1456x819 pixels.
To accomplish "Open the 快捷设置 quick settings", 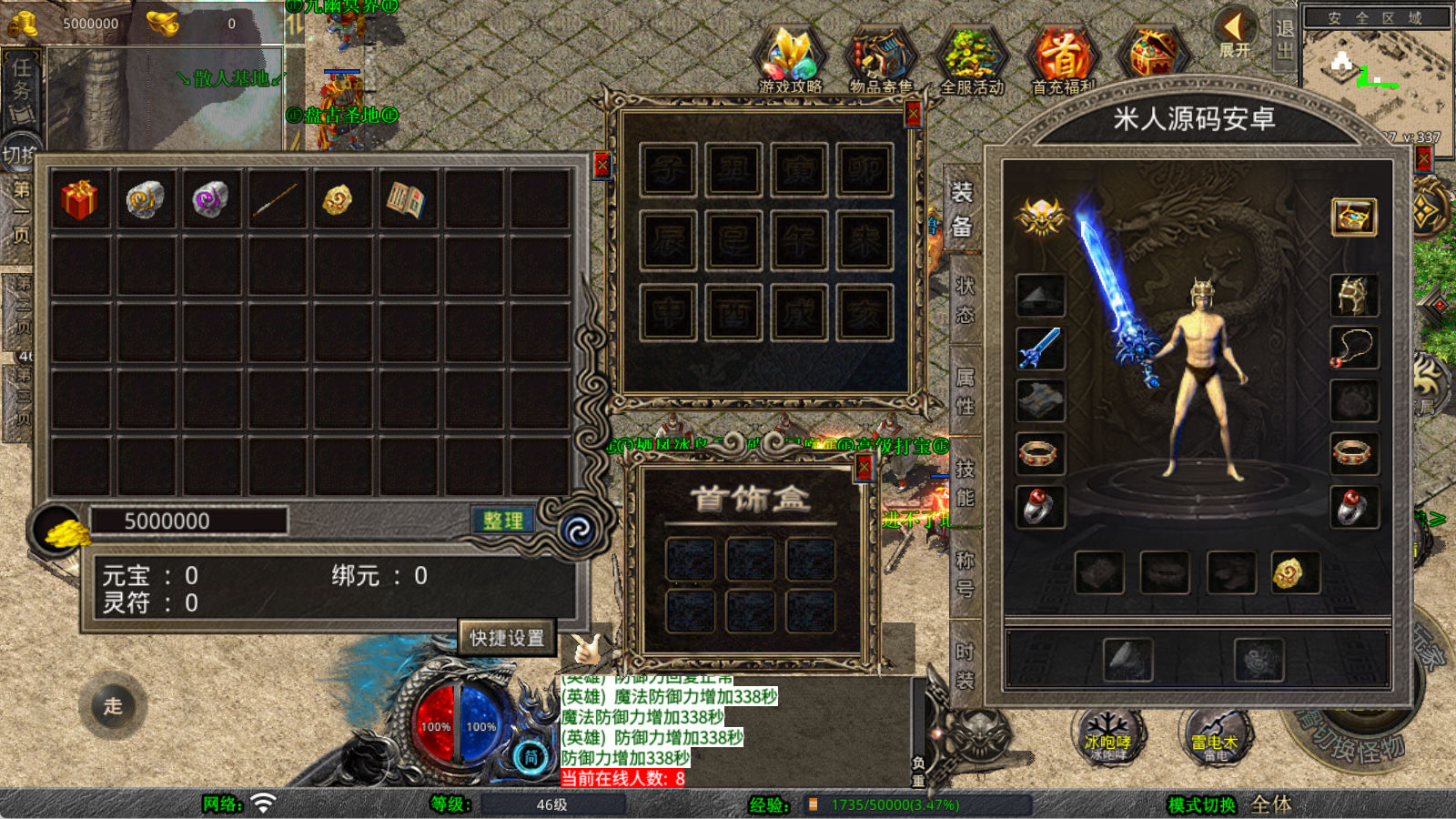I will [x=507, y=638].
